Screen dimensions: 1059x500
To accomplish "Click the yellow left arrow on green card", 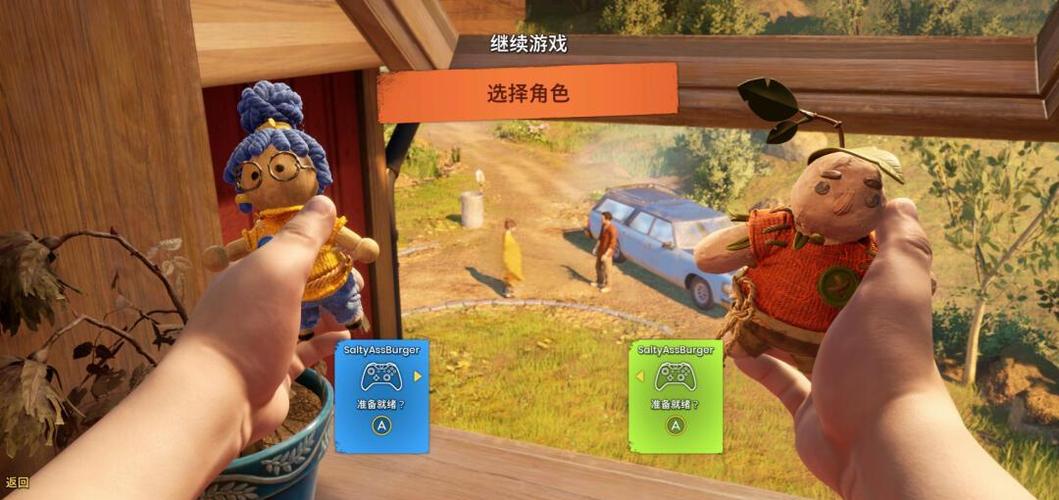I will pos(639,376).
